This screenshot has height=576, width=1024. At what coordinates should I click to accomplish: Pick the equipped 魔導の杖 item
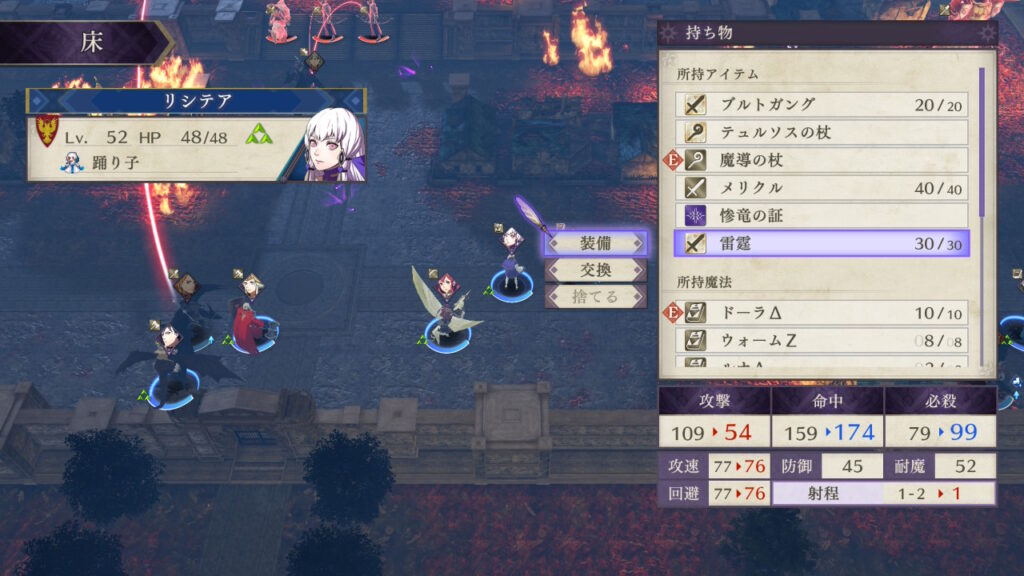point(822,160)
